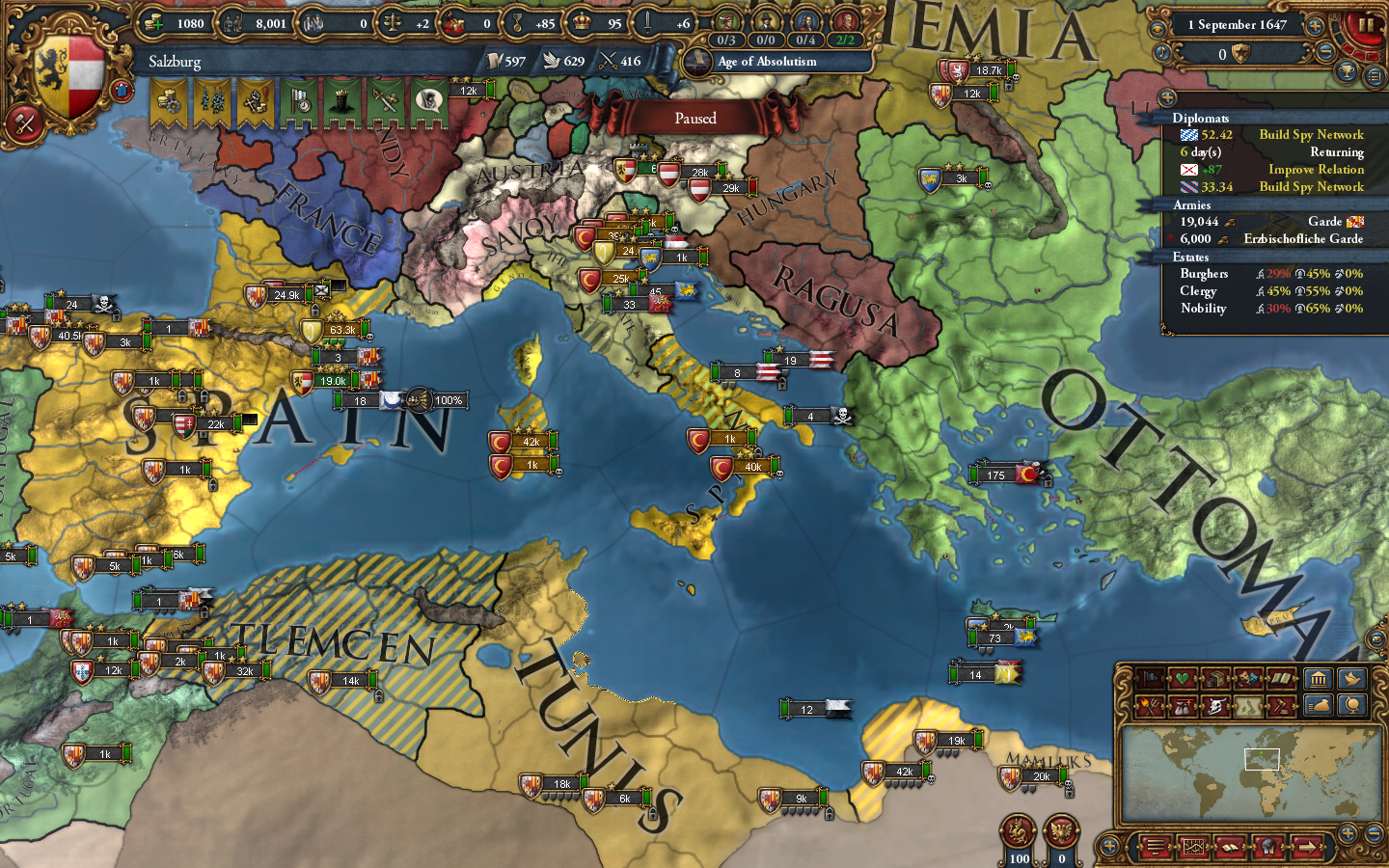The height and width of the screenshot is (868, 1389).
Task: Select the revolt risk mapmode torch icon
Action: (1151, 705)
